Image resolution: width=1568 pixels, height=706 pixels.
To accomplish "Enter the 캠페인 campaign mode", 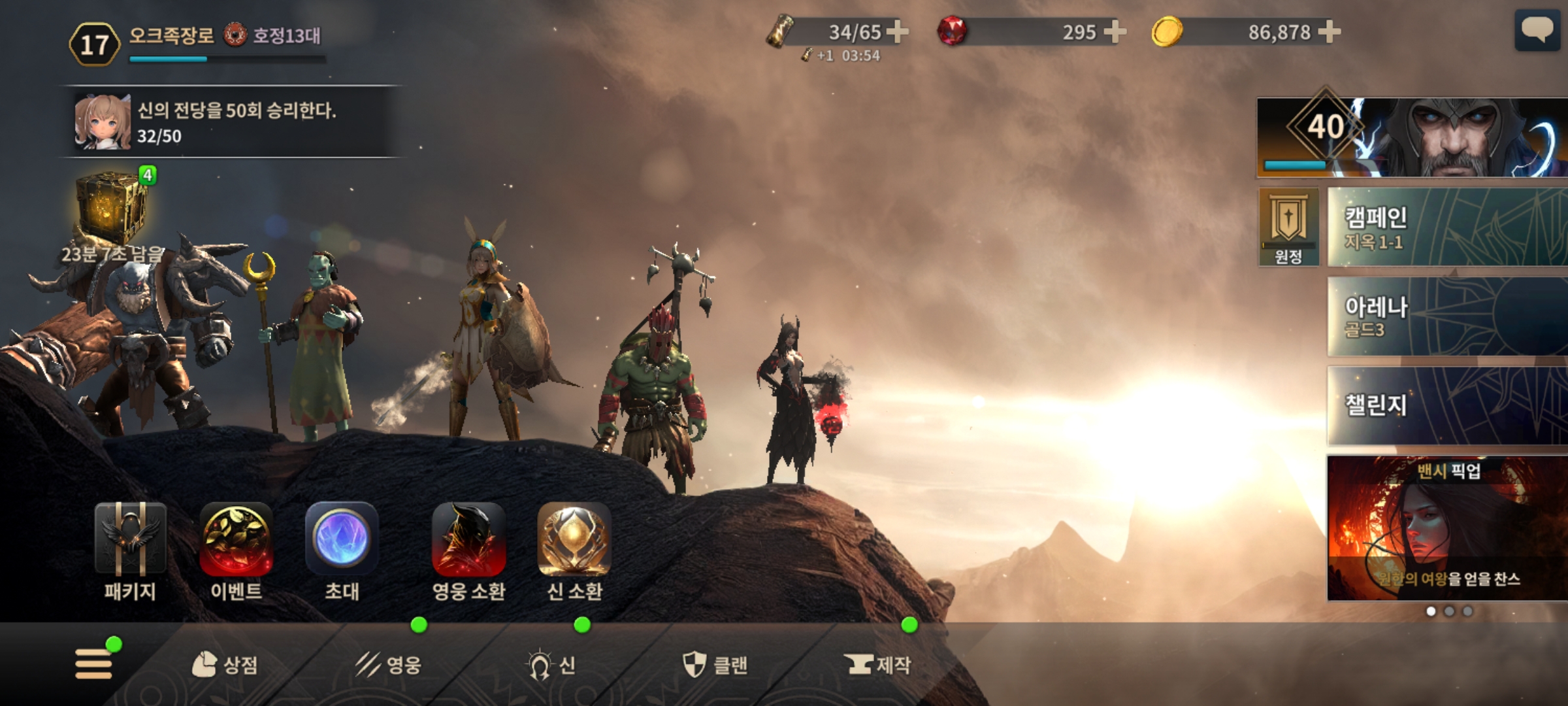I will (x=1446, y=227).
